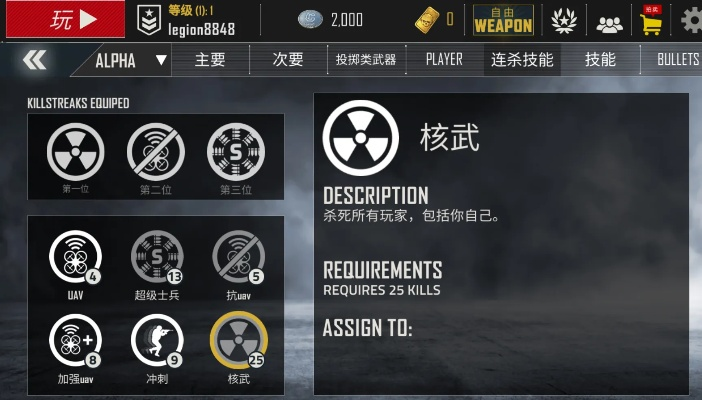The width and height of the screenshot is (702, 400).
Task: Choose the 超级士兵 killstreak
Action: (157, 257)
